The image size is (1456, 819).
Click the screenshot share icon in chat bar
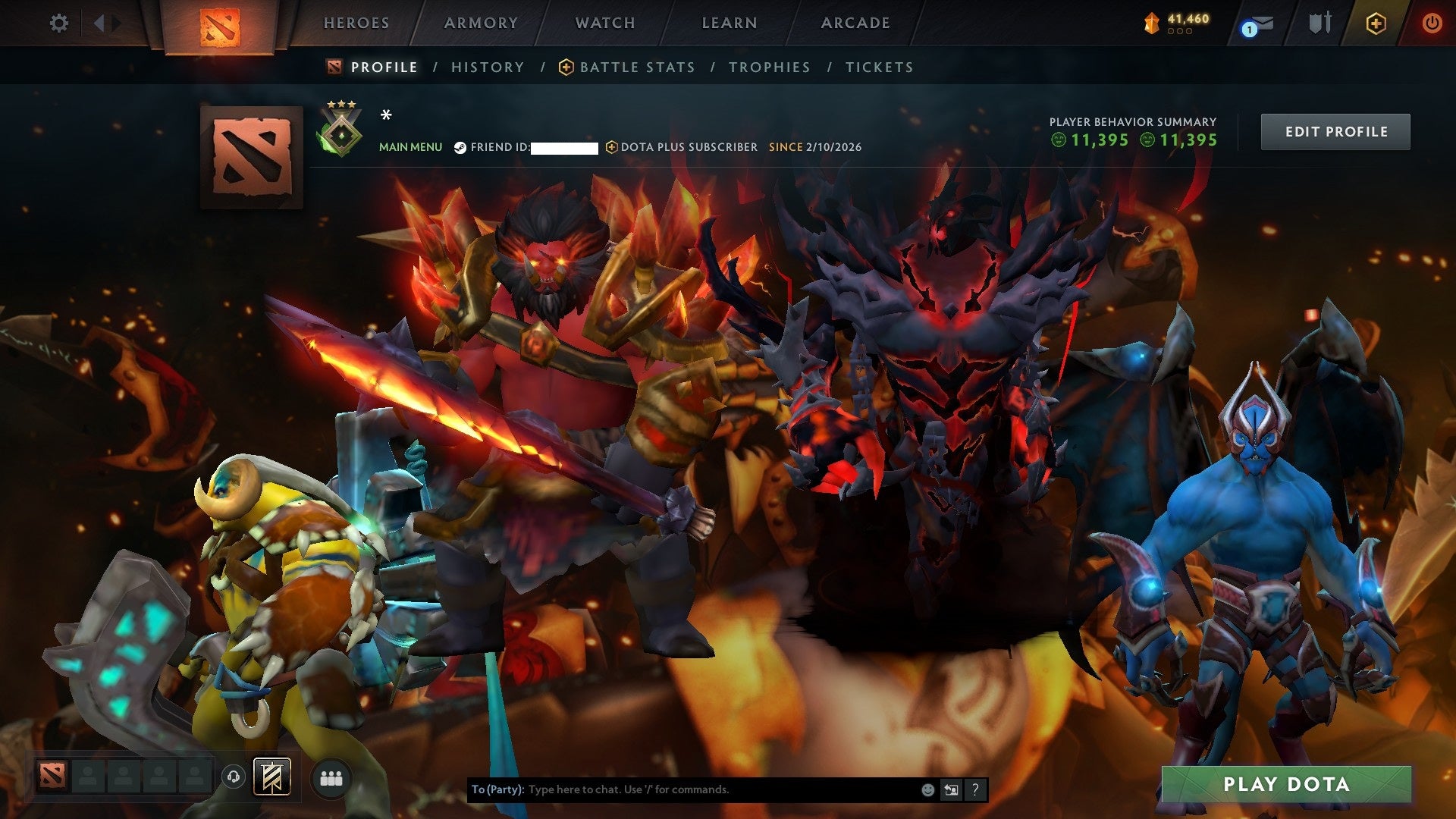pos(950,789)
